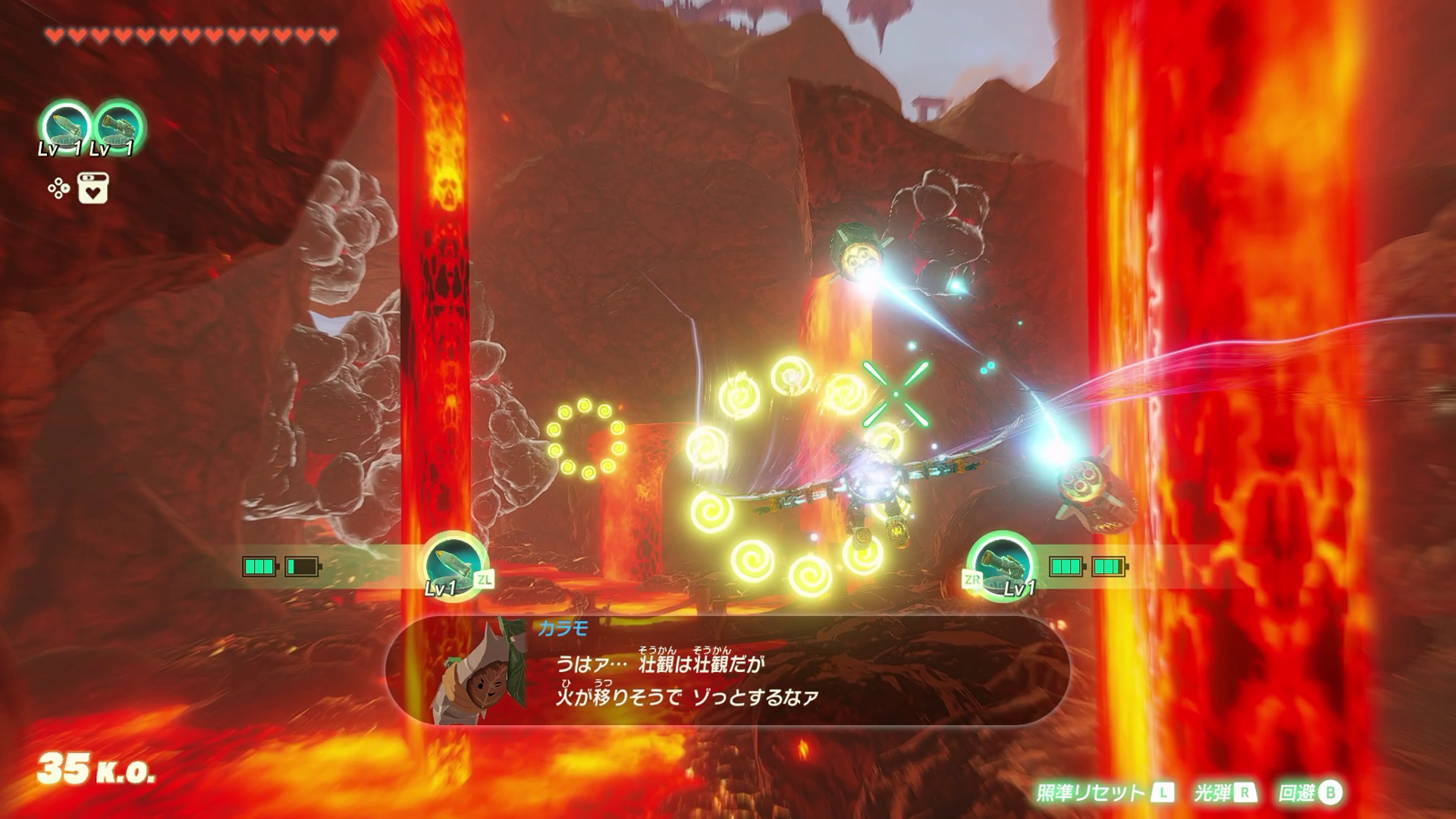Select the top-left cannon weapon icon
This screenshot has width=1456, height=819.
pyautogui.click(x=119, y=126)
